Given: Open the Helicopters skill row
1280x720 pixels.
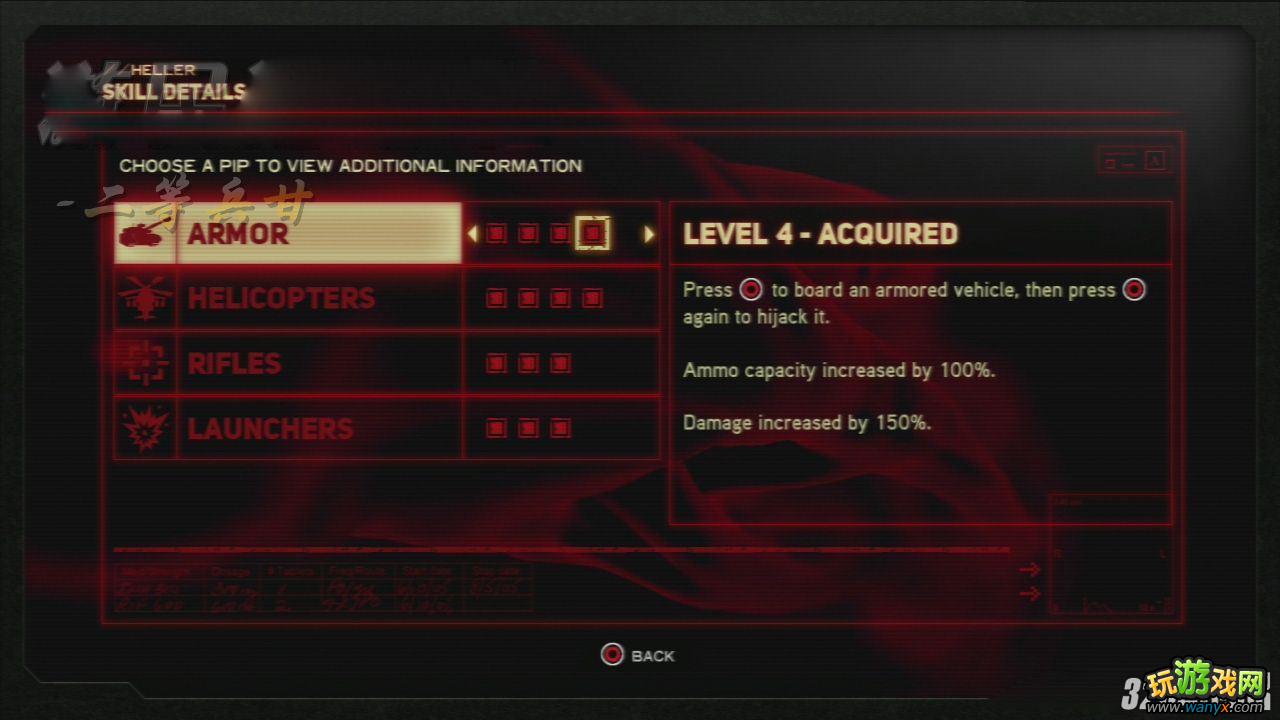Looking at the screenshot, I should tap(288, 298).
